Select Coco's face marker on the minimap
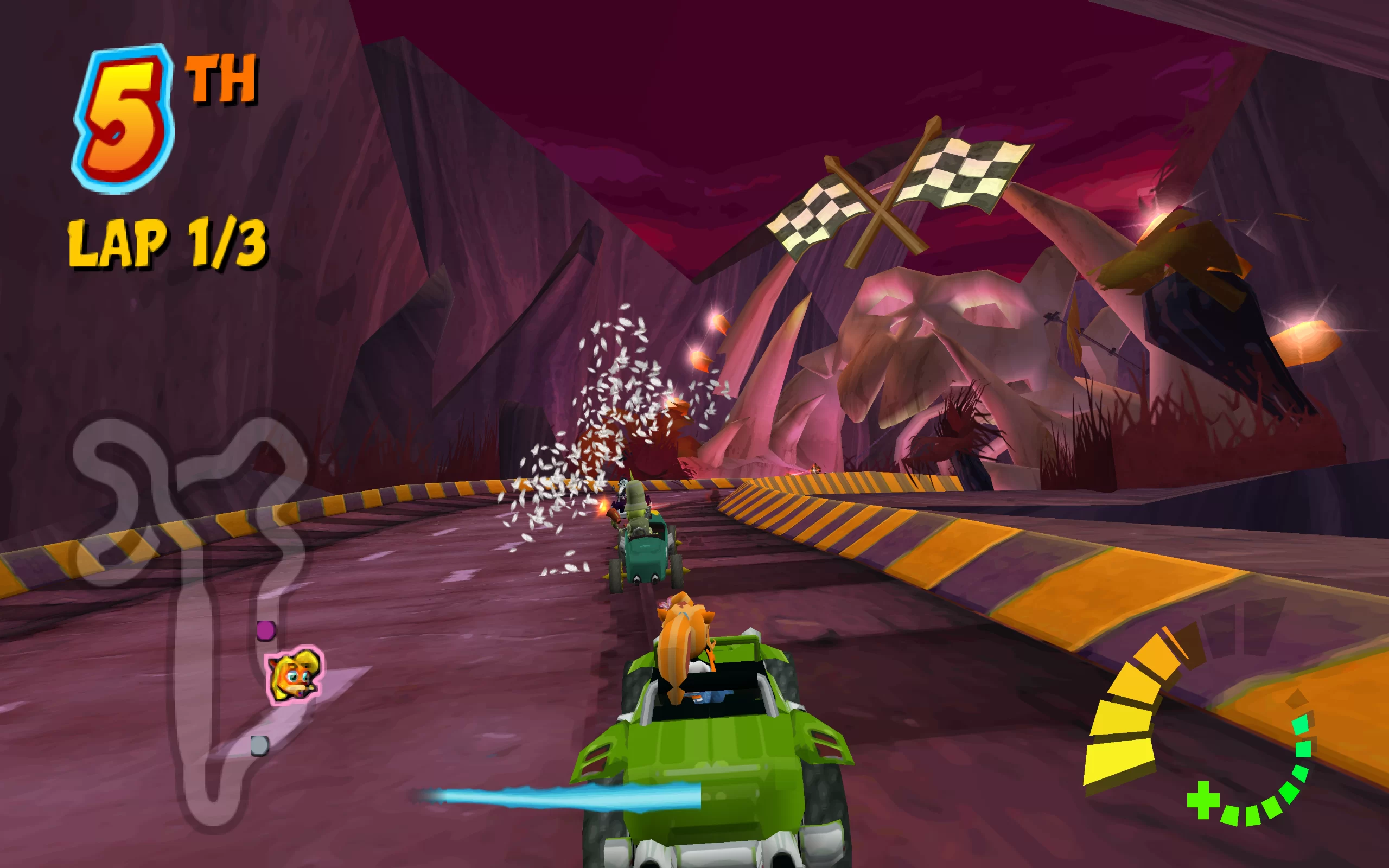1389x868 pixels. tap(295, 675)
